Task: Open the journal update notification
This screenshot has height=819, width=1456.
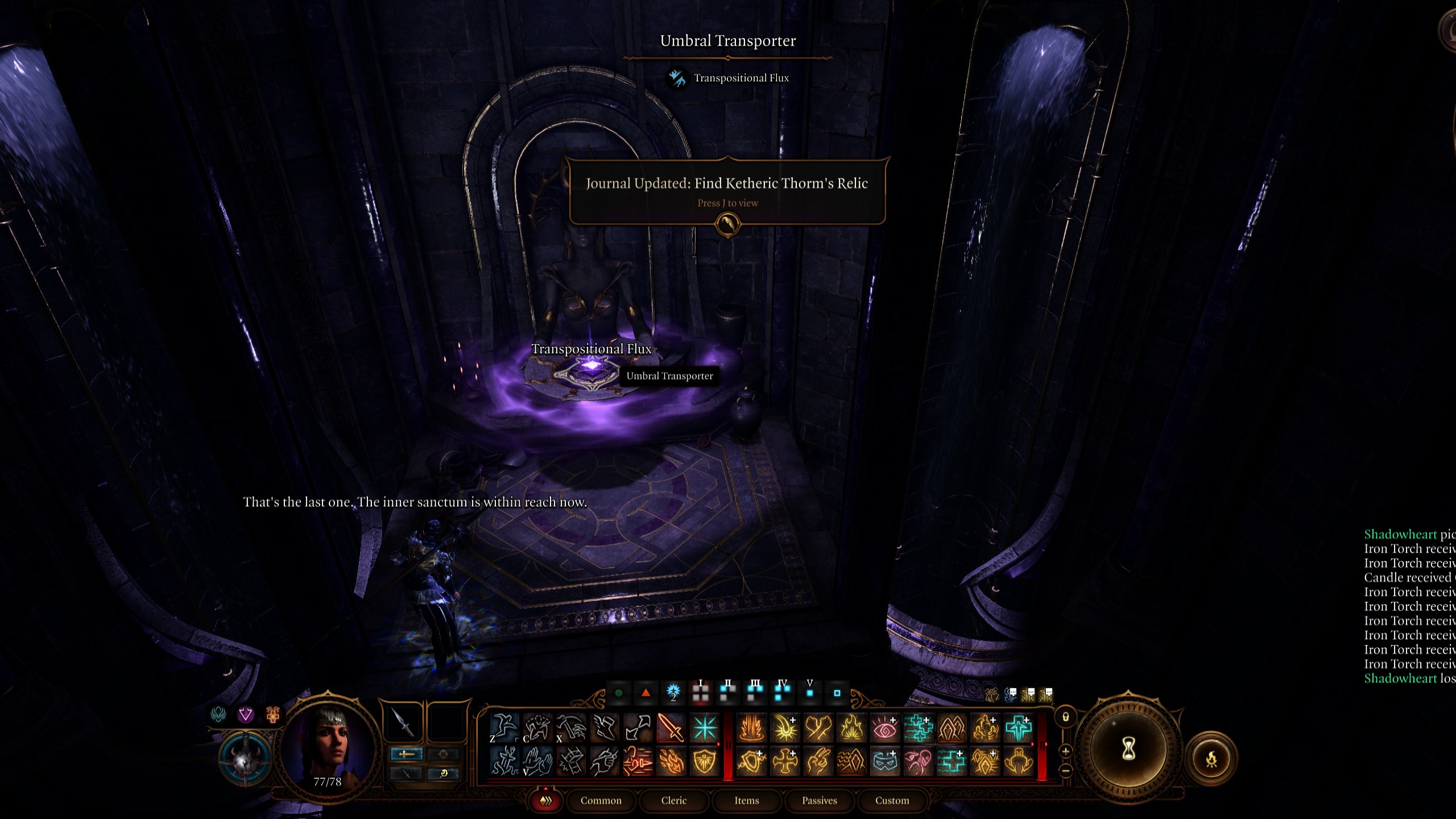Action: (x=727, y=191)
